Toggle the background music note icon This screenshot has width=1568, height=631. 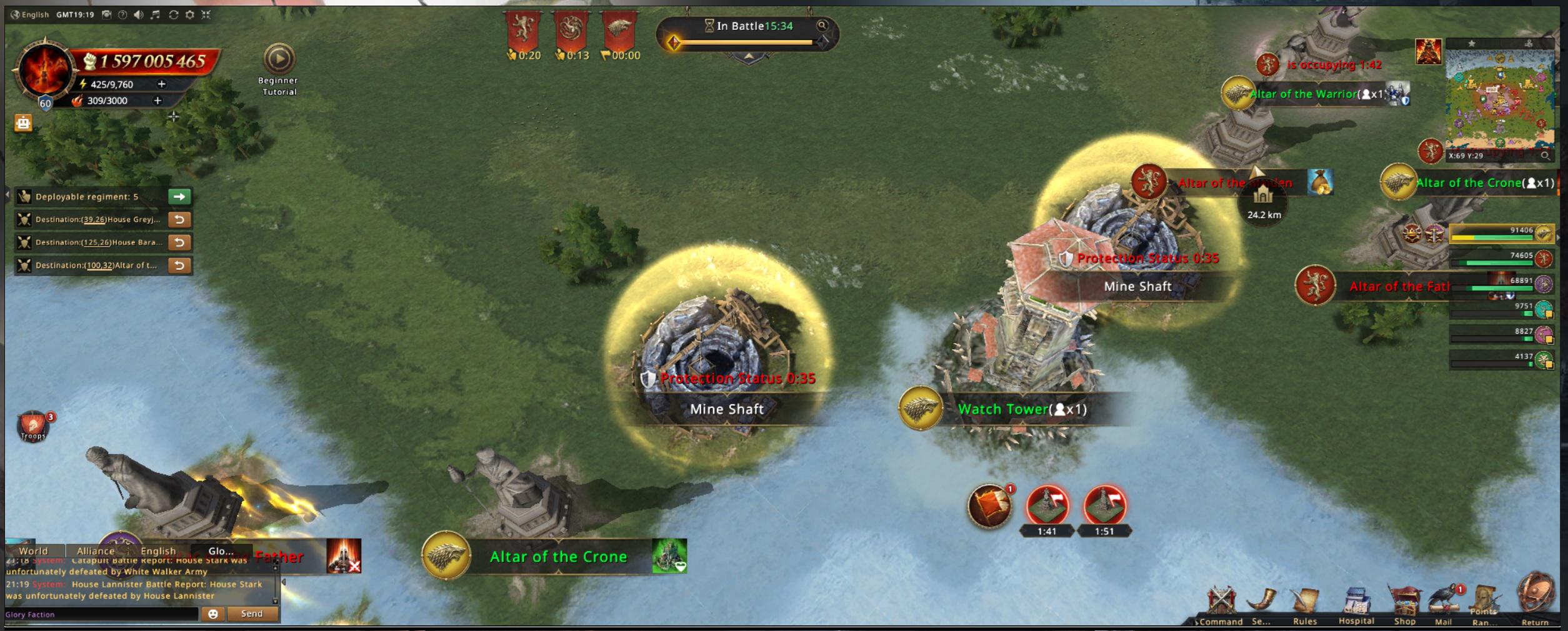pyautogui.click(x=156, y=14)
